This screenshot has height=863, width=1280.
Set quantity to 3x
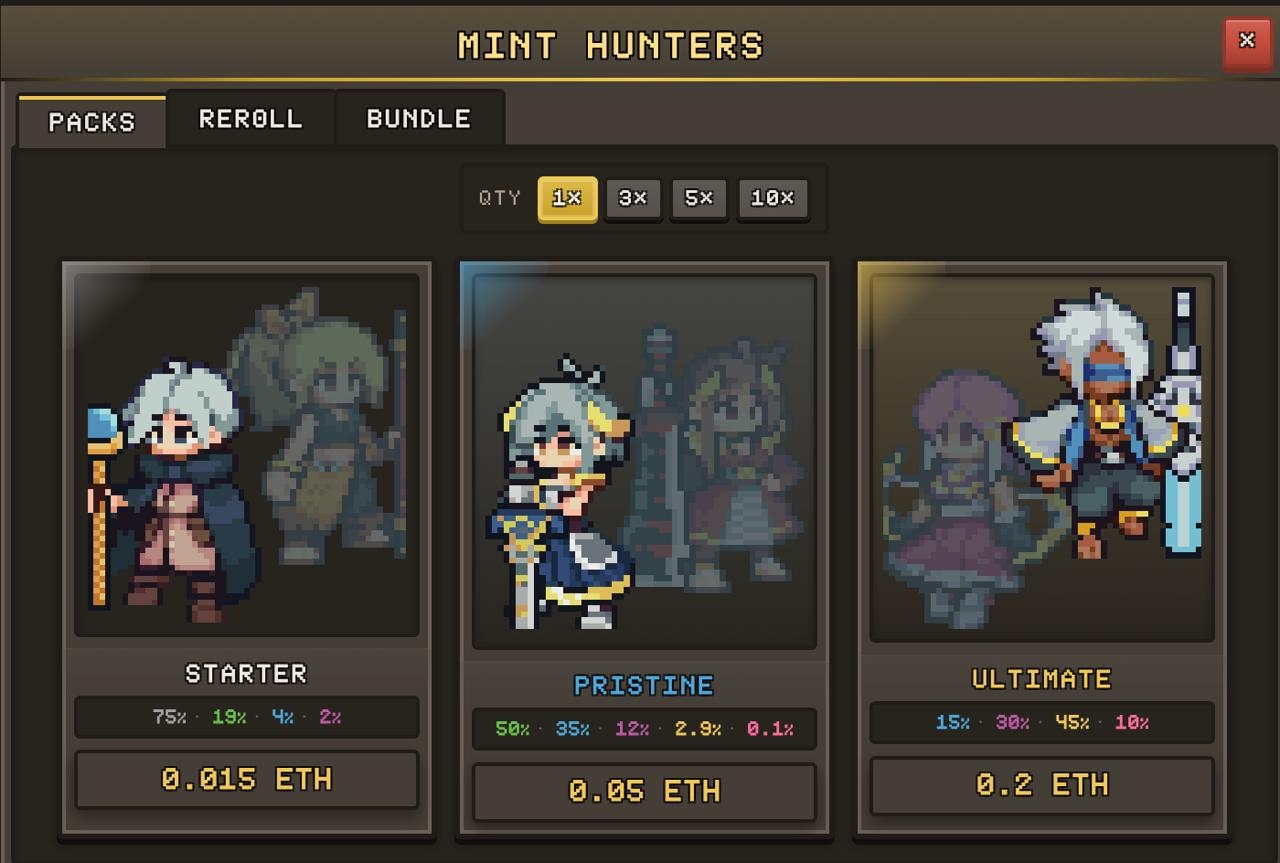633,198
